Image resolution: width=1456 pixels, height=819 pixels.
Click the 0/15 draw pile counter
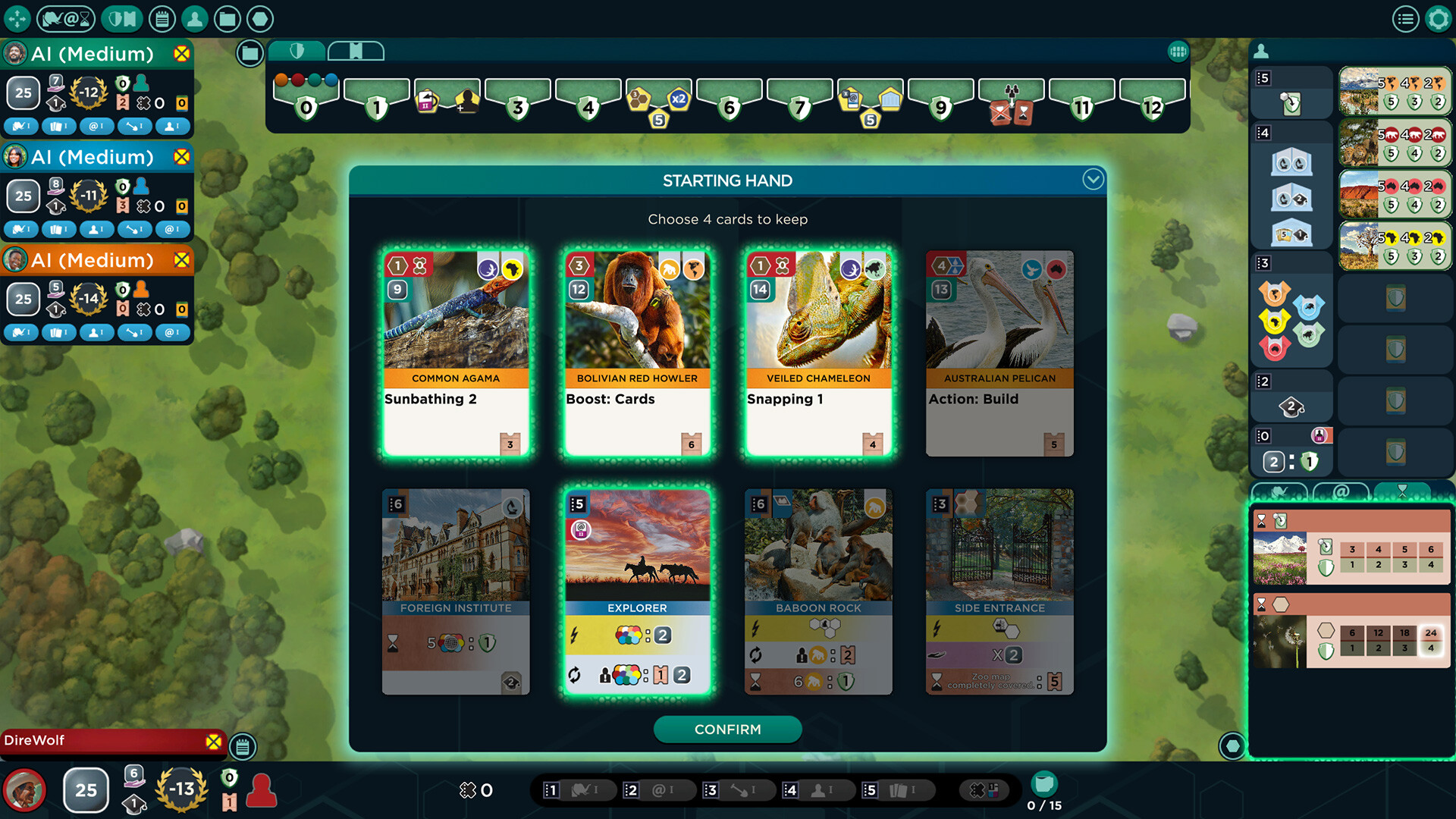click(x=1044, y=794)
